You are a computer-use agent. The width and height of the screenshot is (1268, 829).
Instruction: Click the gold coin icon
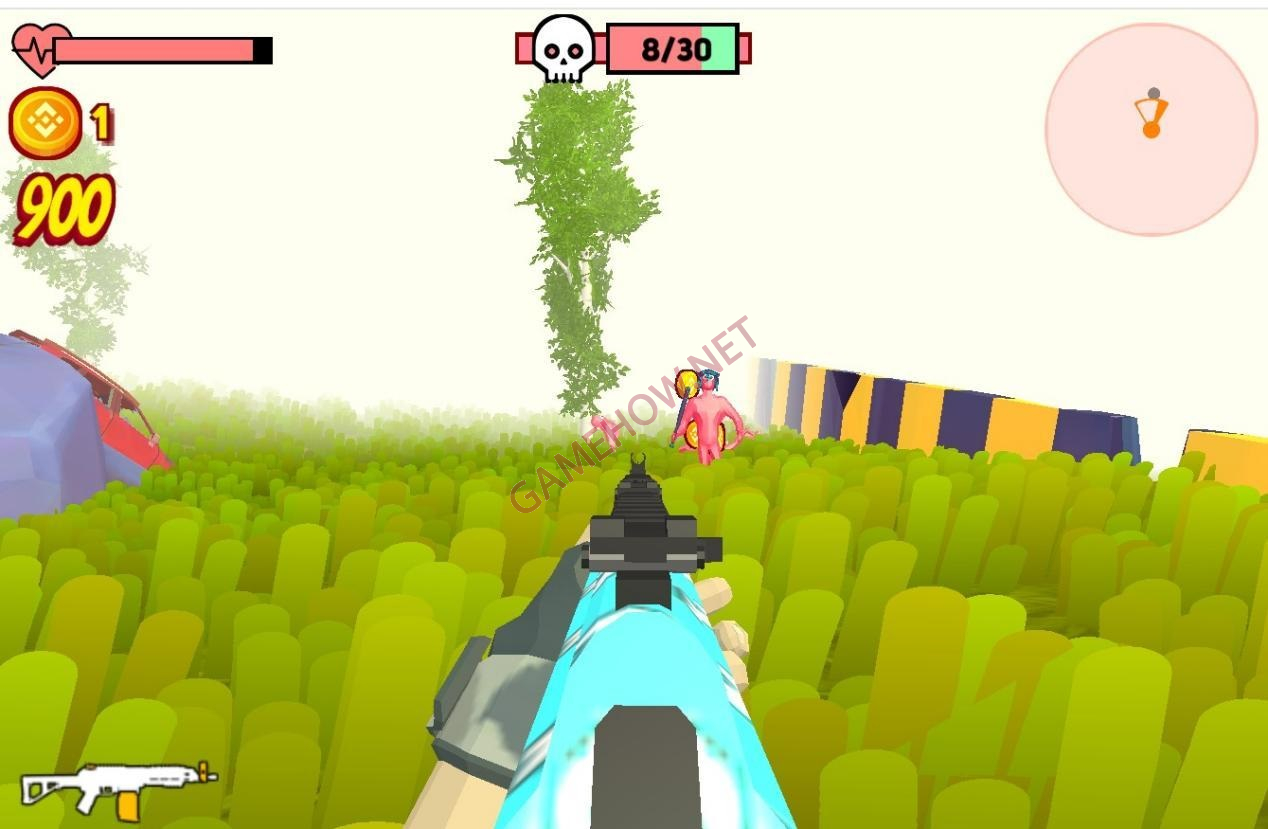45,123
